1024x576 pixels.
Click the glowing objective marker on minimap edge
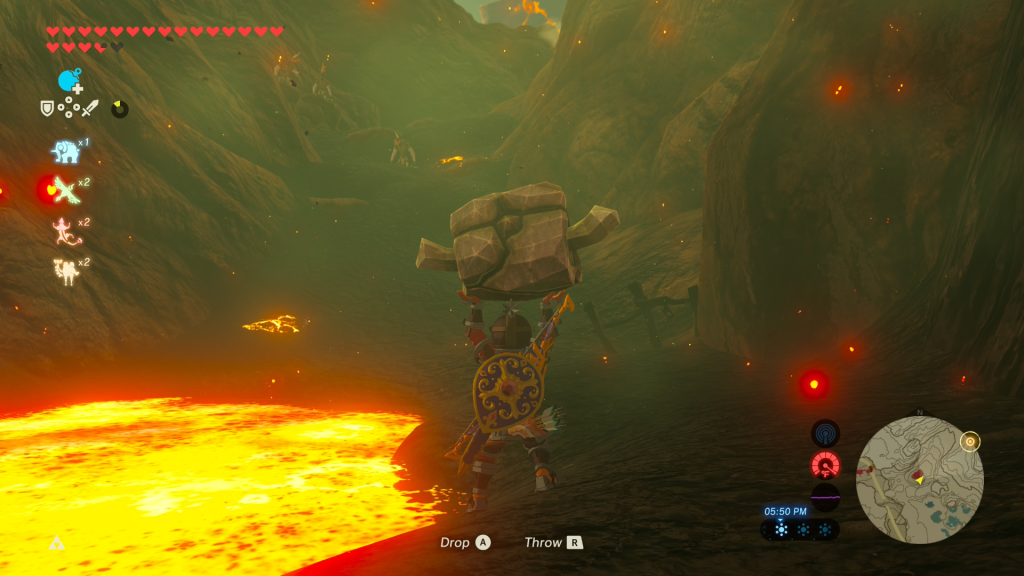pos(968,441)
